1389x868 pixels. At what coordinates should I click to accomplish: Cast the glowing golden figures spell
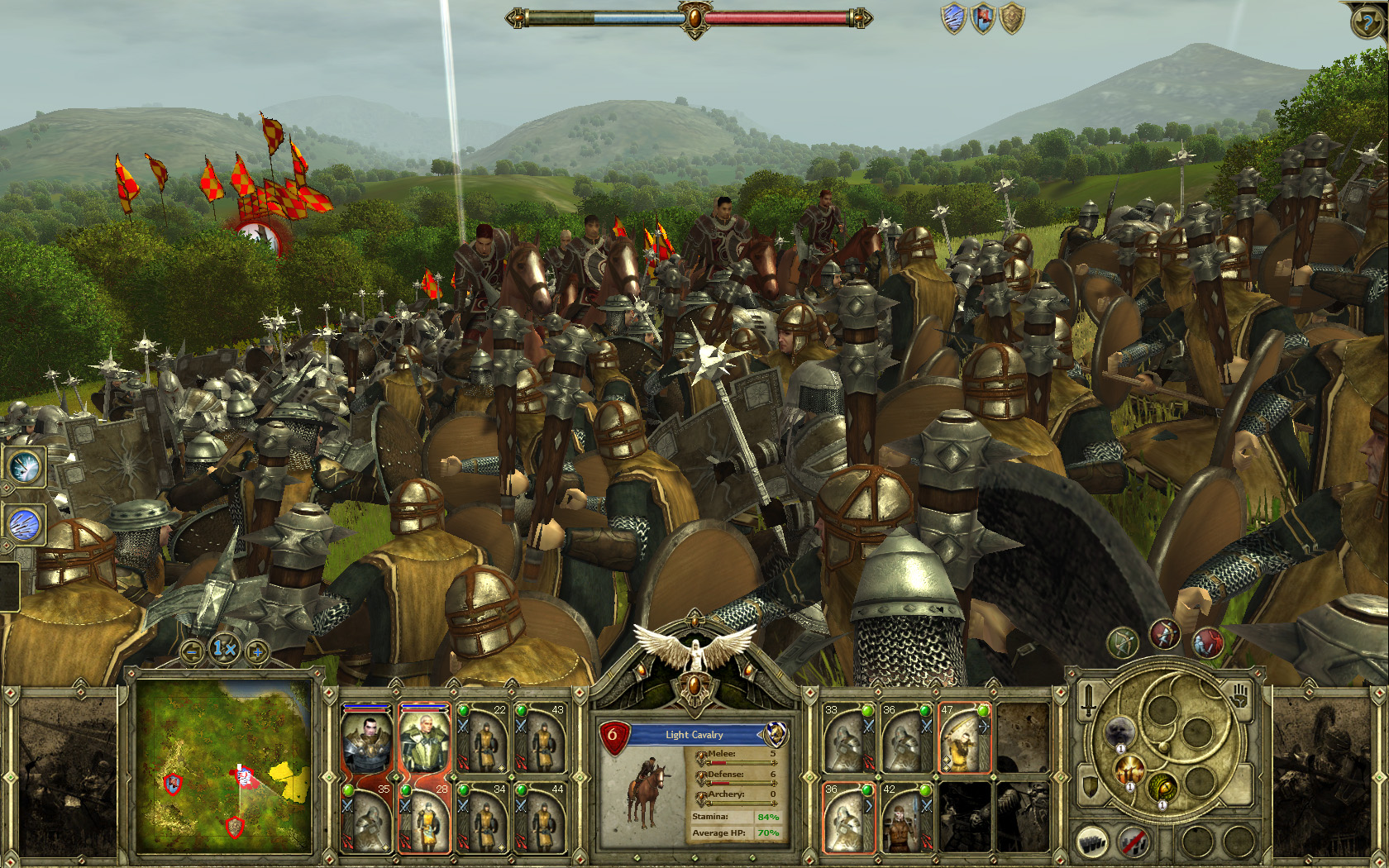point(1128,770)
